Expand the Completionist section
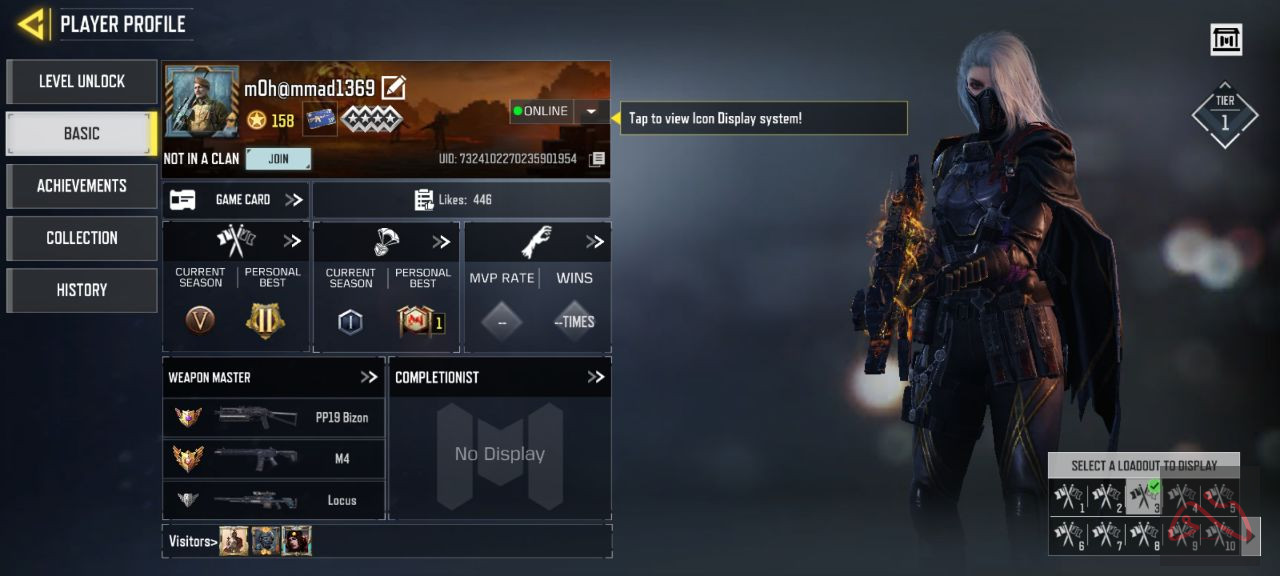The height and width of the screenshot is (576, 1280). click(596, 377)
